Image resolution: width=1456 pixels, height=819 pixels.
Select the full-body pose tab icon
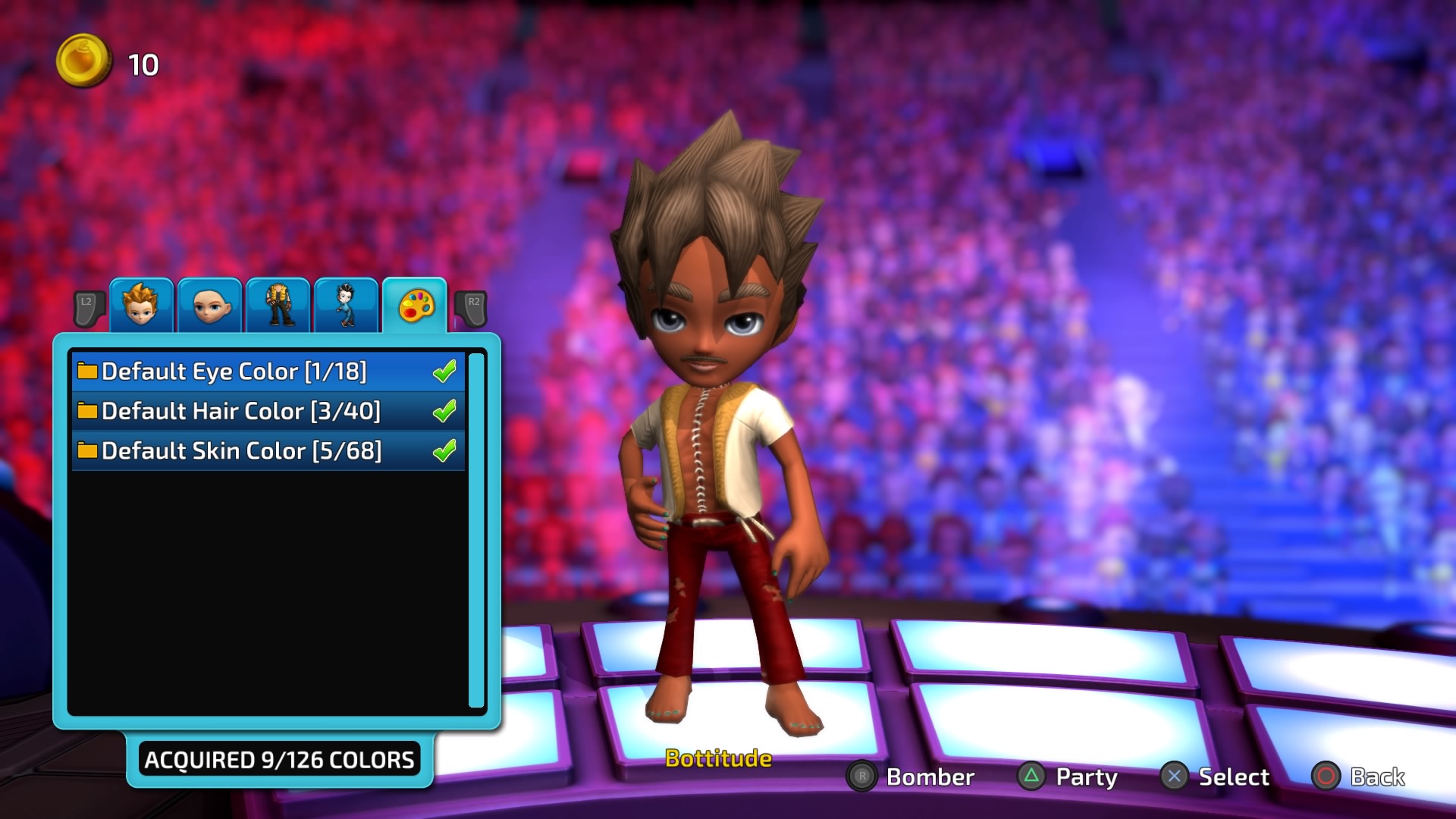pos(346,305)
